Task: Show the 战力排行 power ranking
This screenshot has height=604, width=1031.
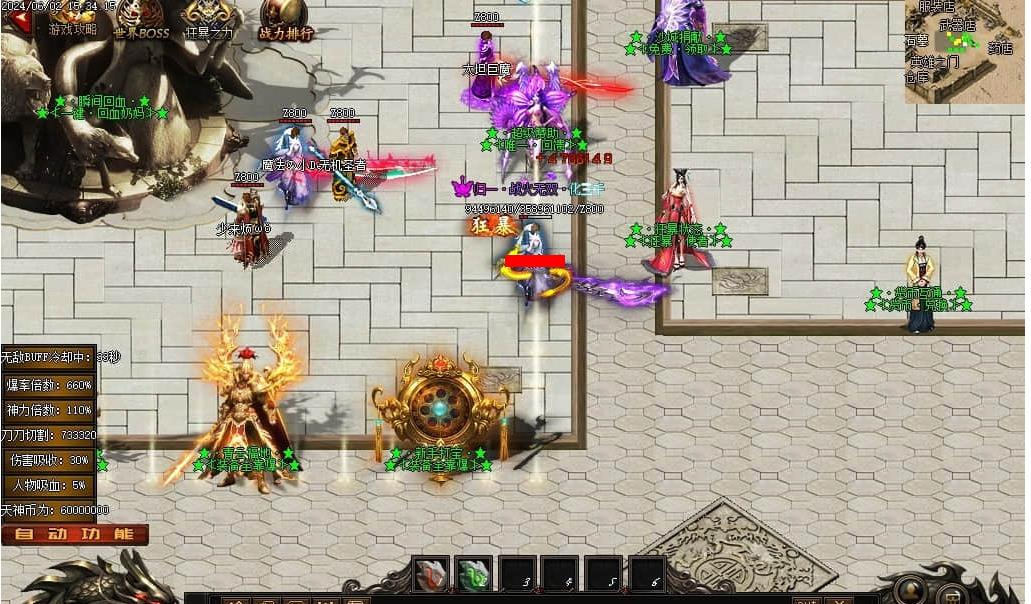Action: (284, 20)
